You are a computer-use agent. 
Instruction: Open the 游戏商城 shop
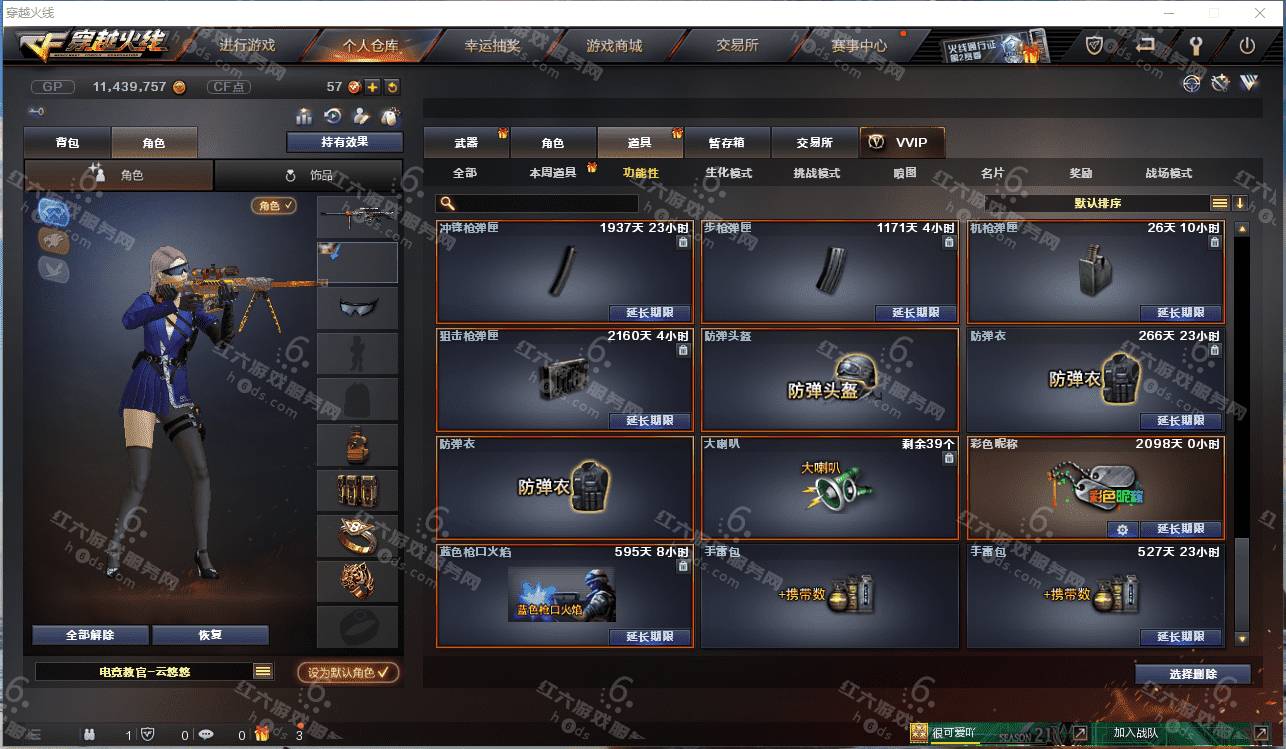click(614, 45)
